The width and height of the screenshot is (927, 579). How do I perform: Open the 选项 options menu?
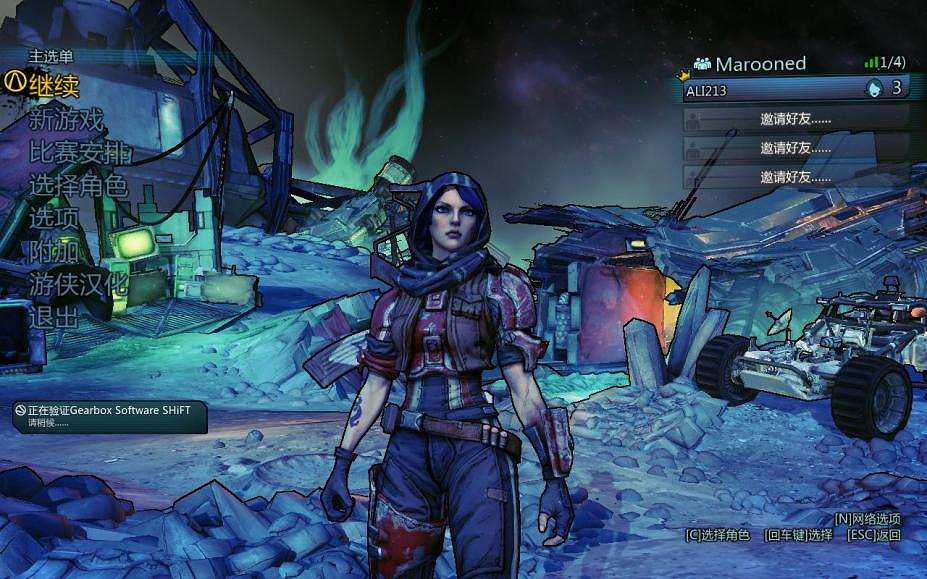[x=53, y=218]
